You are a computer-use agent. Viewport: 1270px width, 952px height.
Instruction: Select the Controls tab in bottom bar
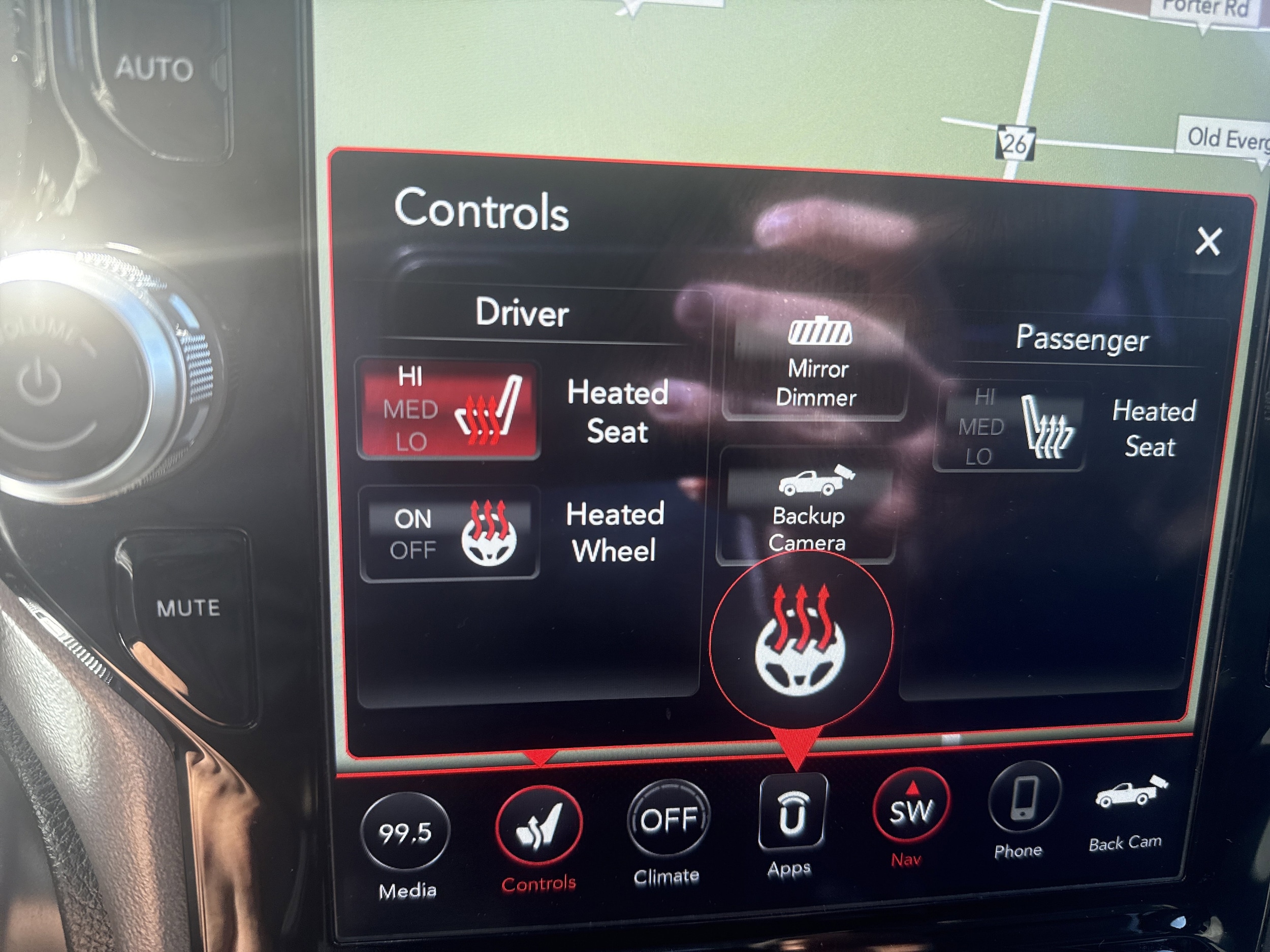[x=538, y=826]
